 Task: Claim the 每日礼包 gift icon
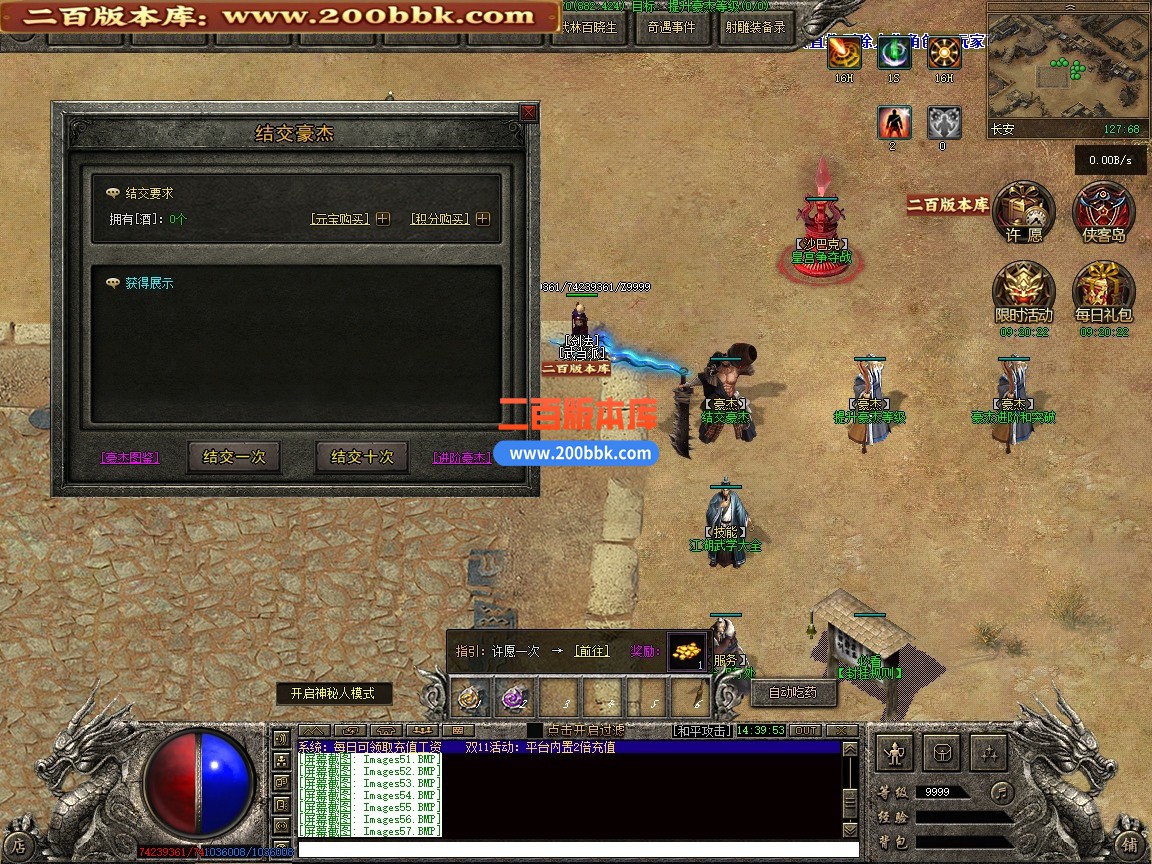(x=1103, y=294)
